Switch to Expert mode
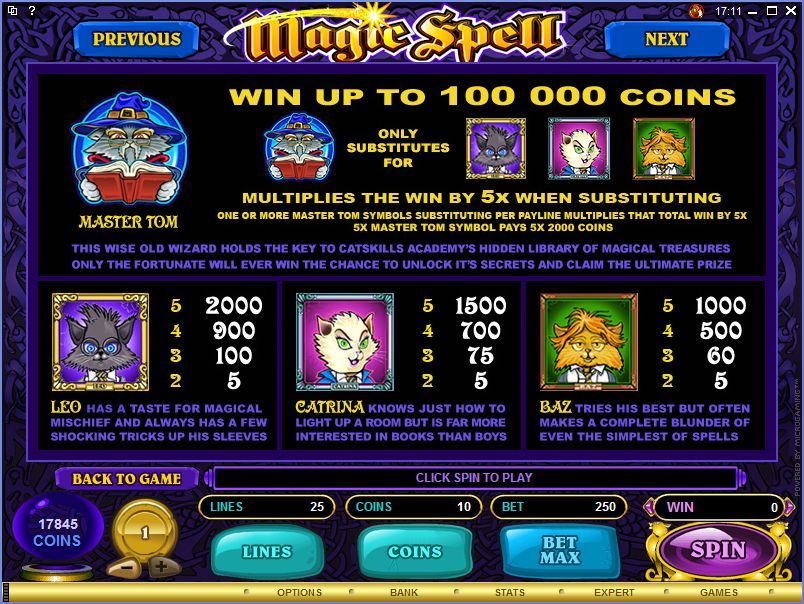This screenshot has height=604, width=804. click(614, 593)
